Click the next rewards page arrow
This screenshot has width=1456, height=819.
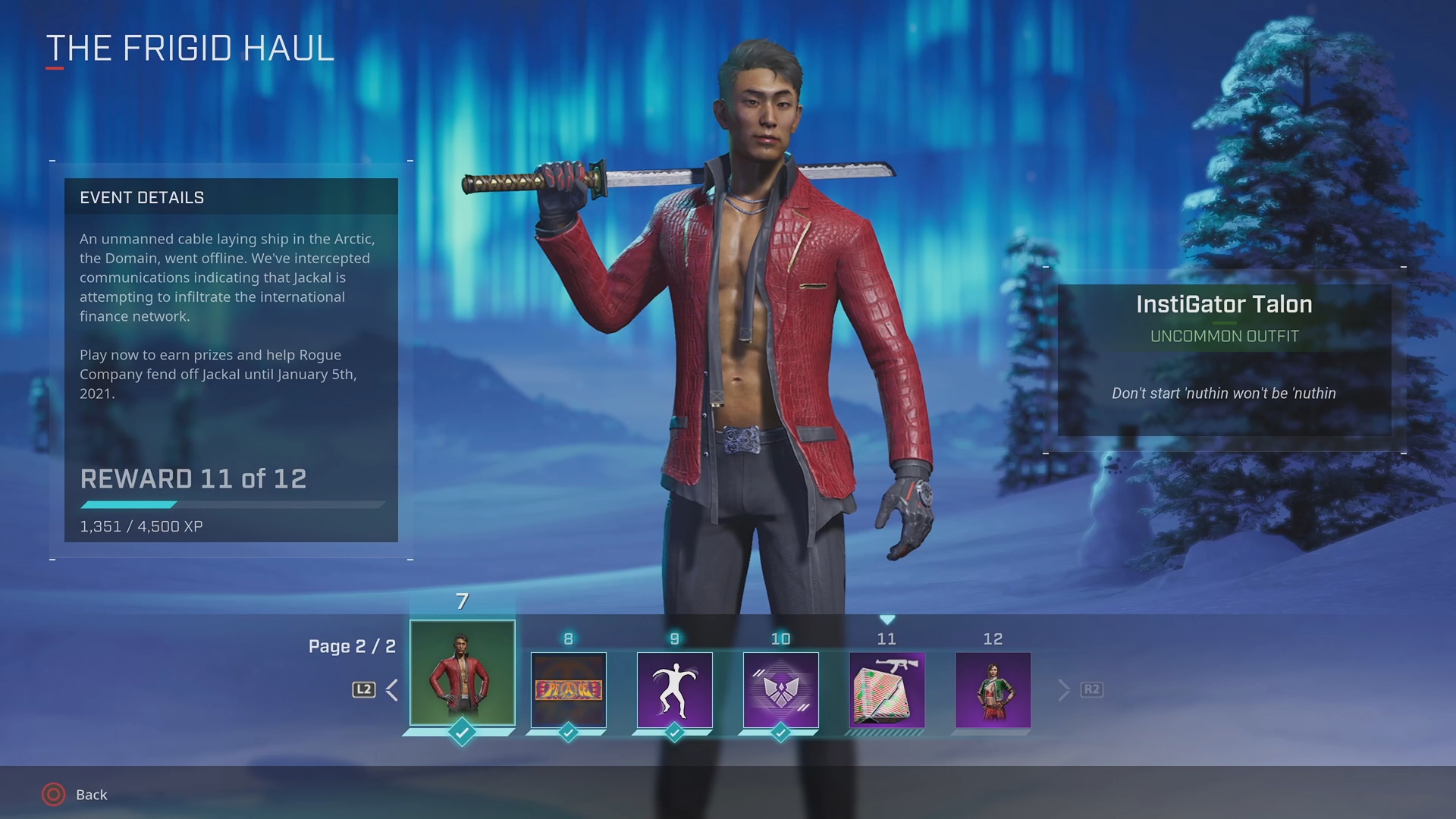(x=1064, y=690)
